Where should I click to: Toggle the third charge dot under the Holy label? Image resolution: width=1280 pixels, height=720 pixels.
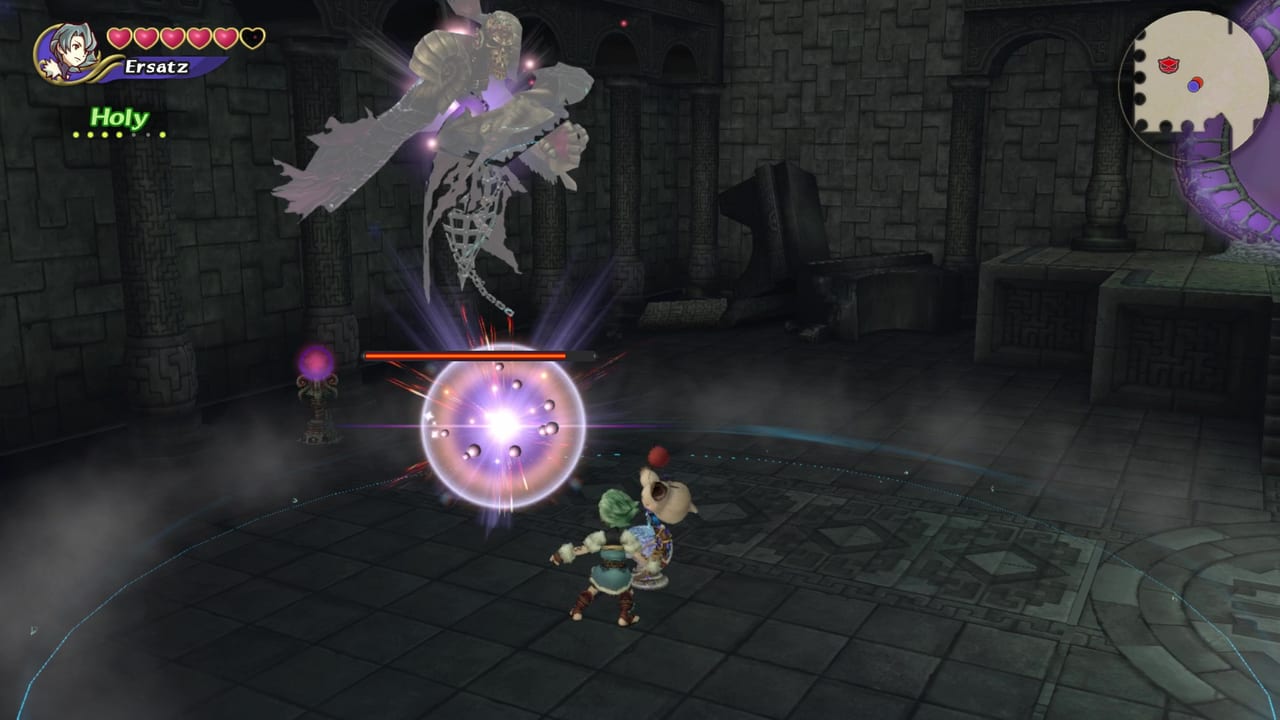[x=105, y=134]
